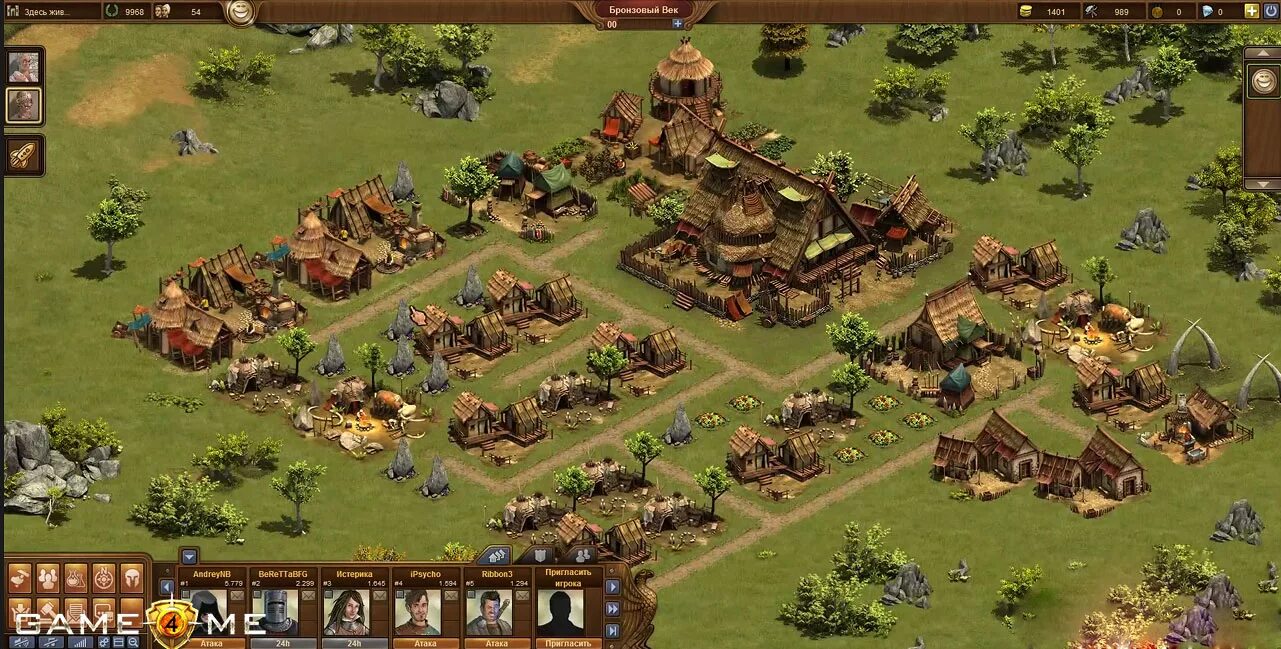Open the helmet army management menu
Viewport: 1281px width, 649px height.
(x=132, y=577)
